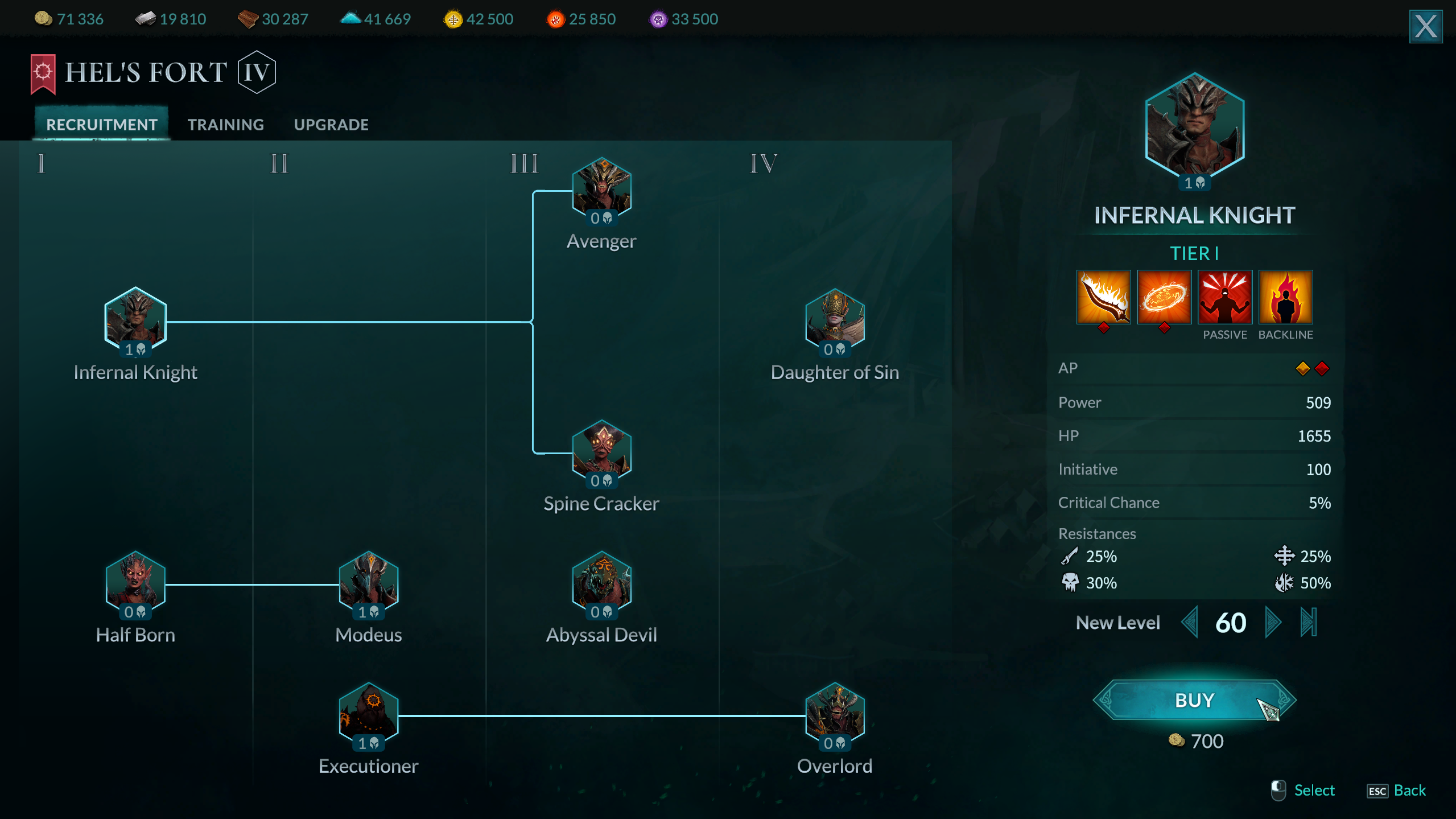Choose the Modeus unit portrait
1456x819 pixels.
click(369, 582)
